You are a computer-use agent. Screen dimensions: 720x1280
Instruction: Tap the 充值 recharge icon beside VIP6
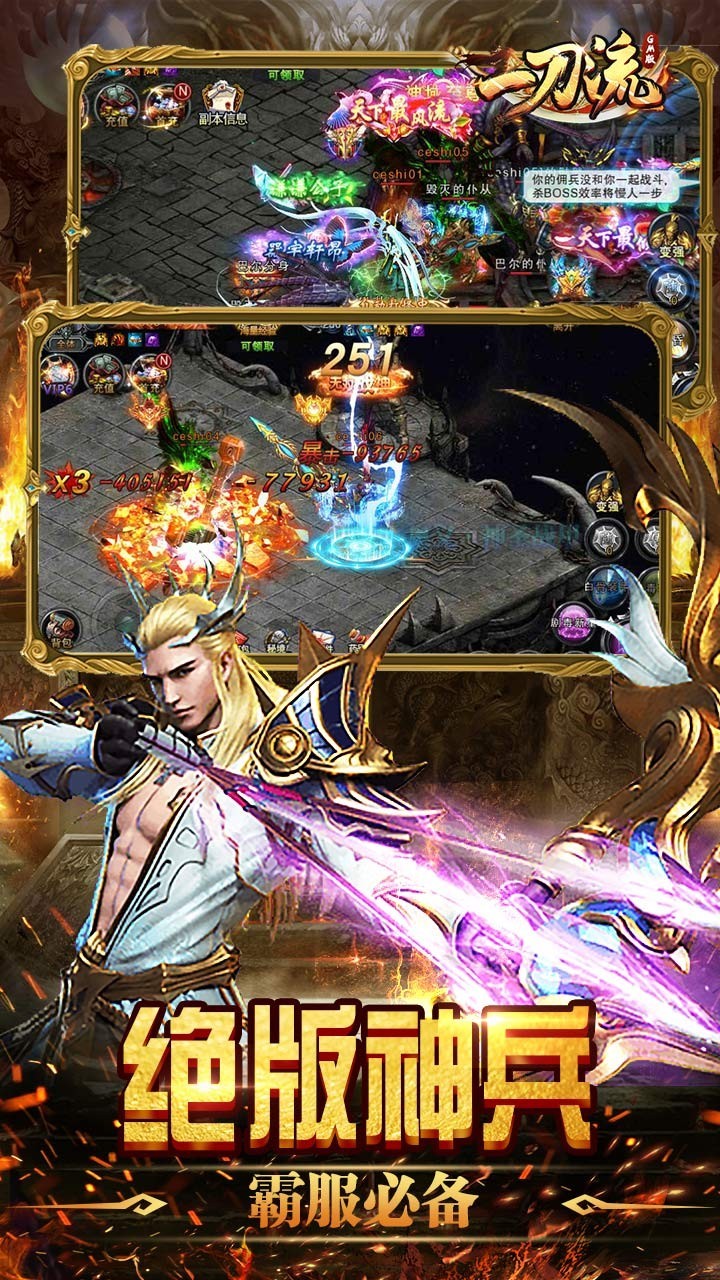click(103, 374)
